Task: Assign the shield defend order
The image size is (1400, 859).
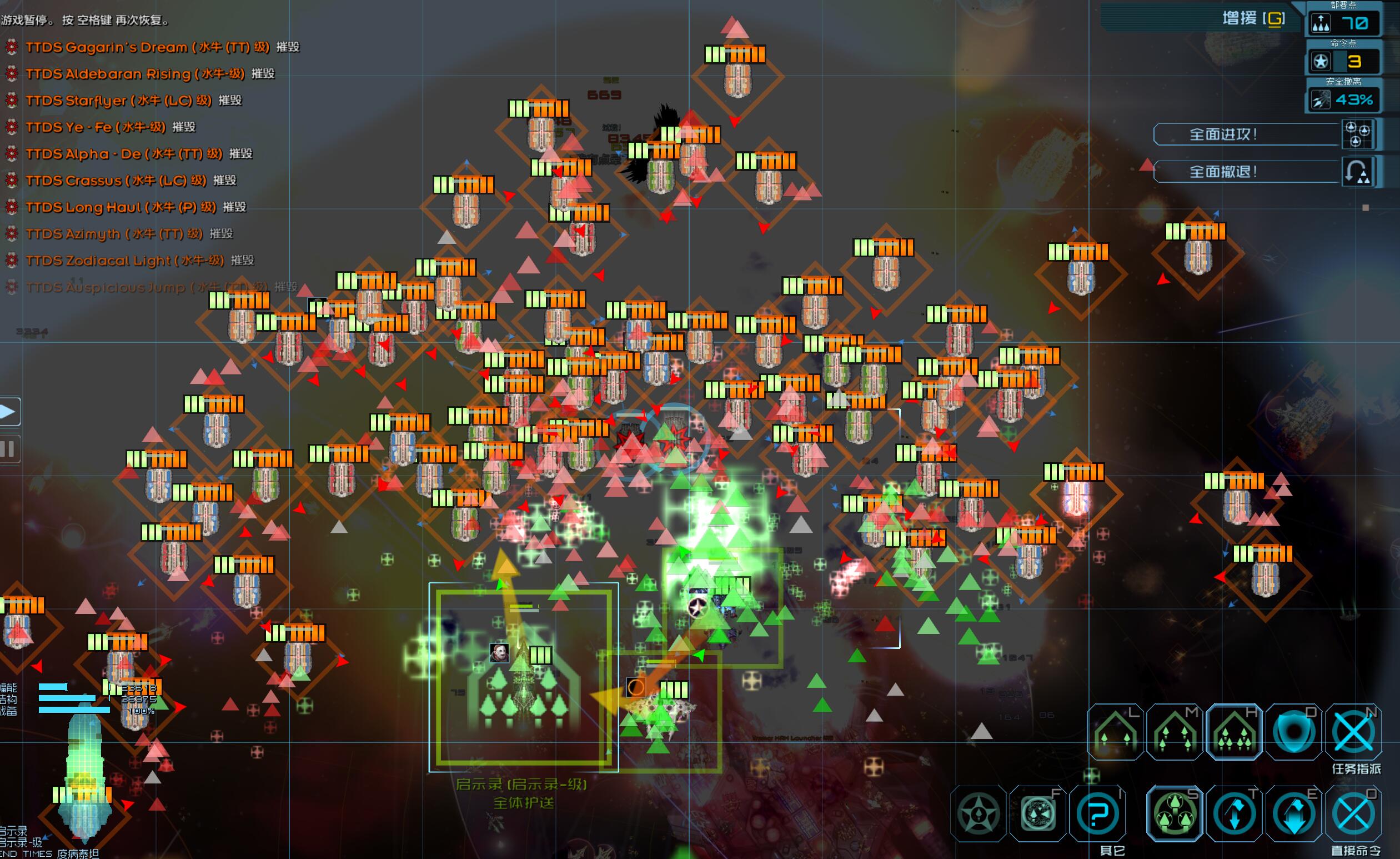Action: 1294,732
